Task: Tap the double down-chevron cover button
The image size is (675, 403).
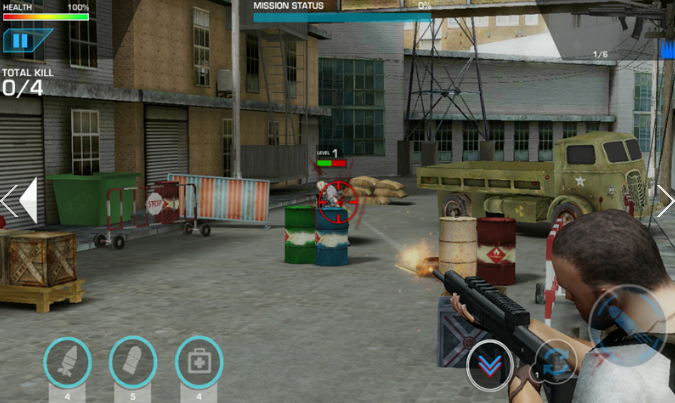Action: tap(490, 366)
